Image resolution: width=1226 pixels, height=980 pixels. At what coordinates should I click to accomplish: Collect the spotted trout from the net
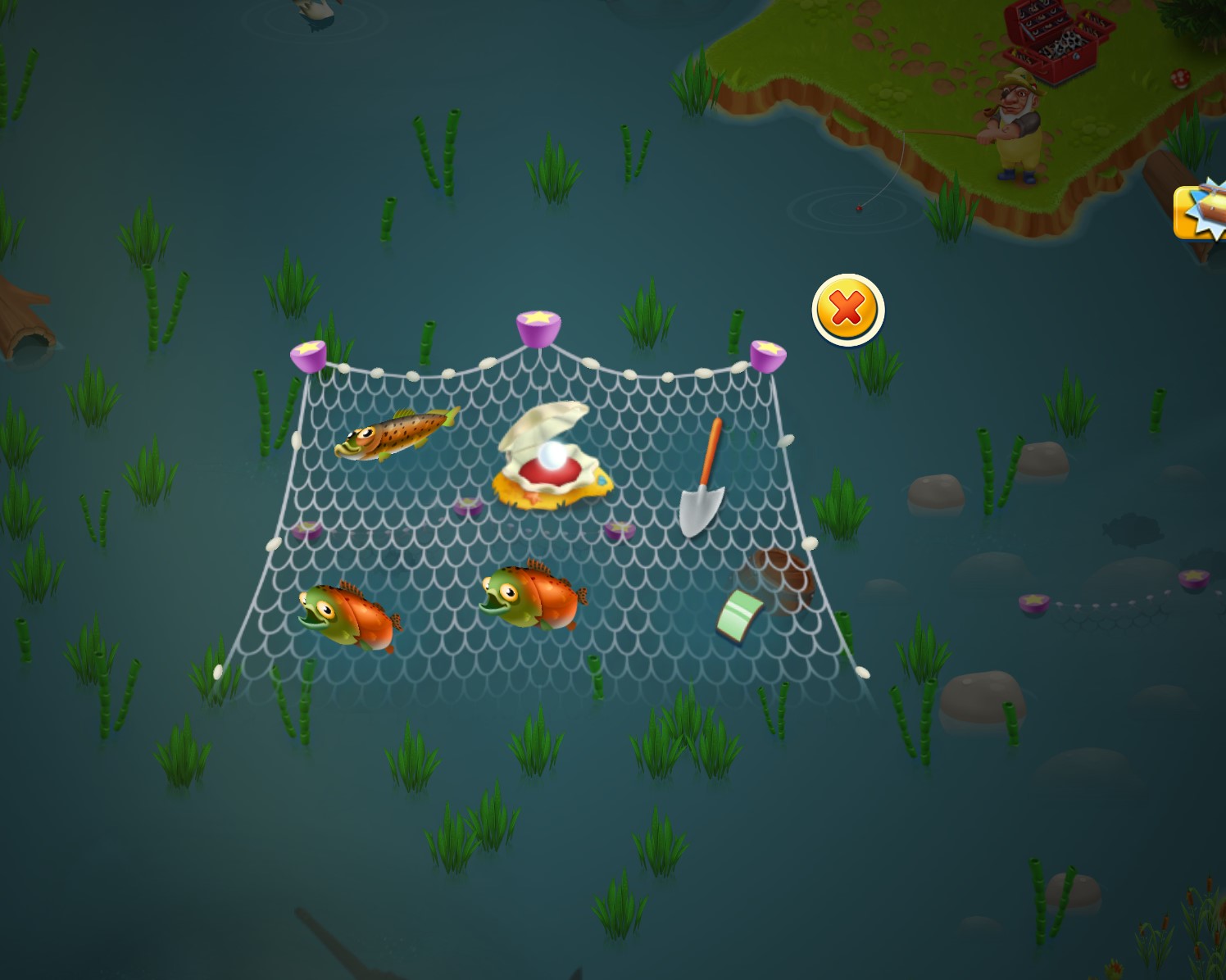[x=395, y=433]
